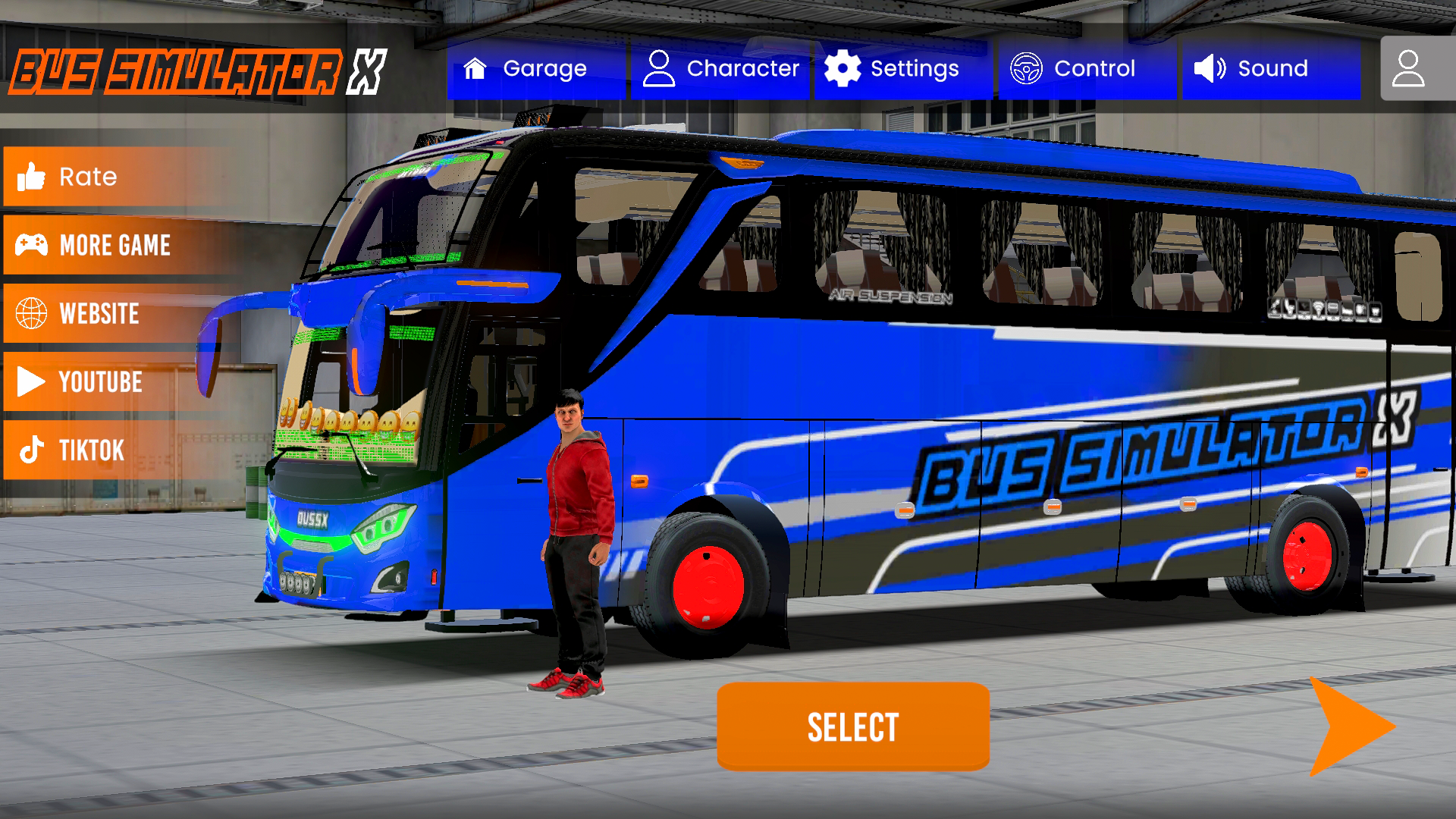Open the Garage menu
The width and height of the screenshot is (1456, 819).
535,69
